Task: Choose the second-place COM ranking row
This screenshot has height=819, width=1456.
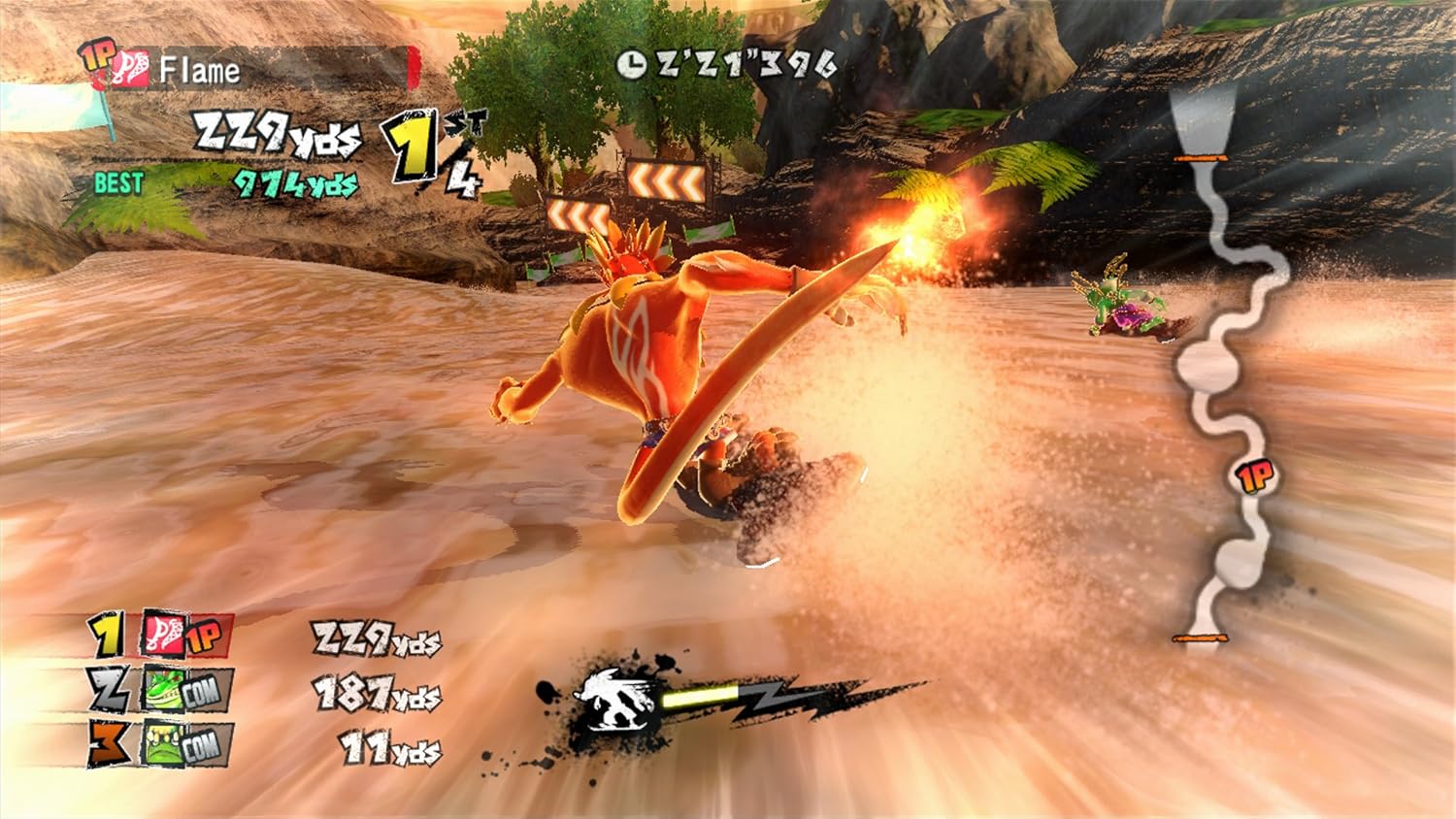Action: tap(262, 691)
